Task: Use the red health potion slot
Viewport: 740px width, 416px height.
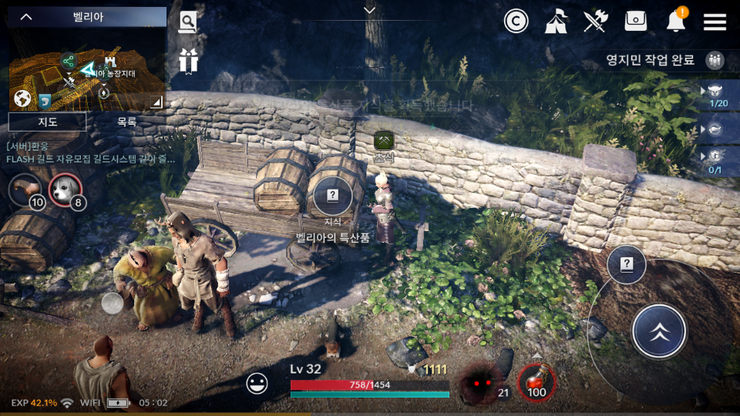Action: tap(538, 381)
